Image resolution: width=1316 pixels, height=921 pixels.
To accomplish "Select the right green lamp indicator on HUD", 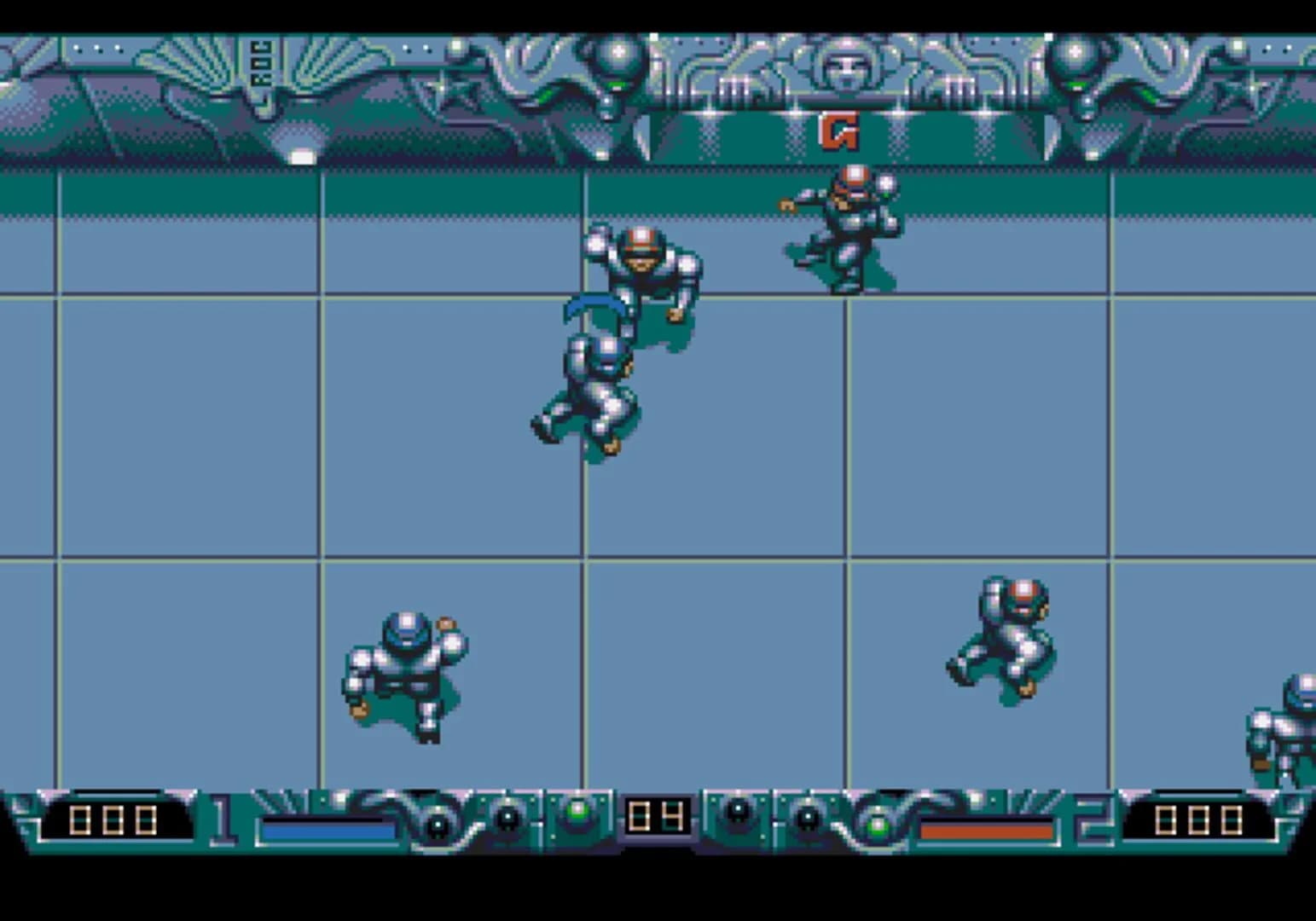I will coord(878,825).
